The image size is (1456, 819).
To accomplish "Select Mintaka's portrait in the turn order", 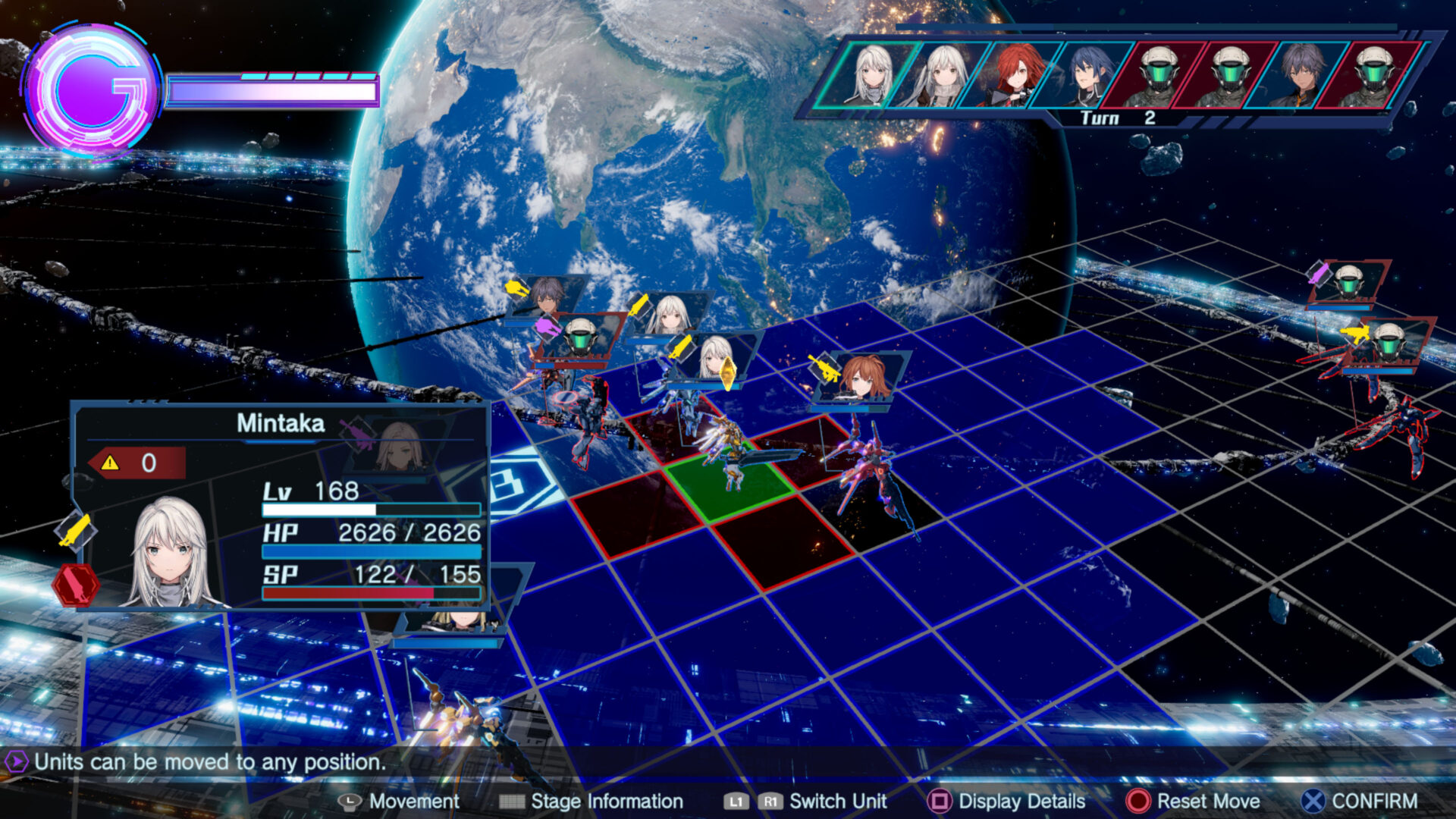I will click(874, 74).
